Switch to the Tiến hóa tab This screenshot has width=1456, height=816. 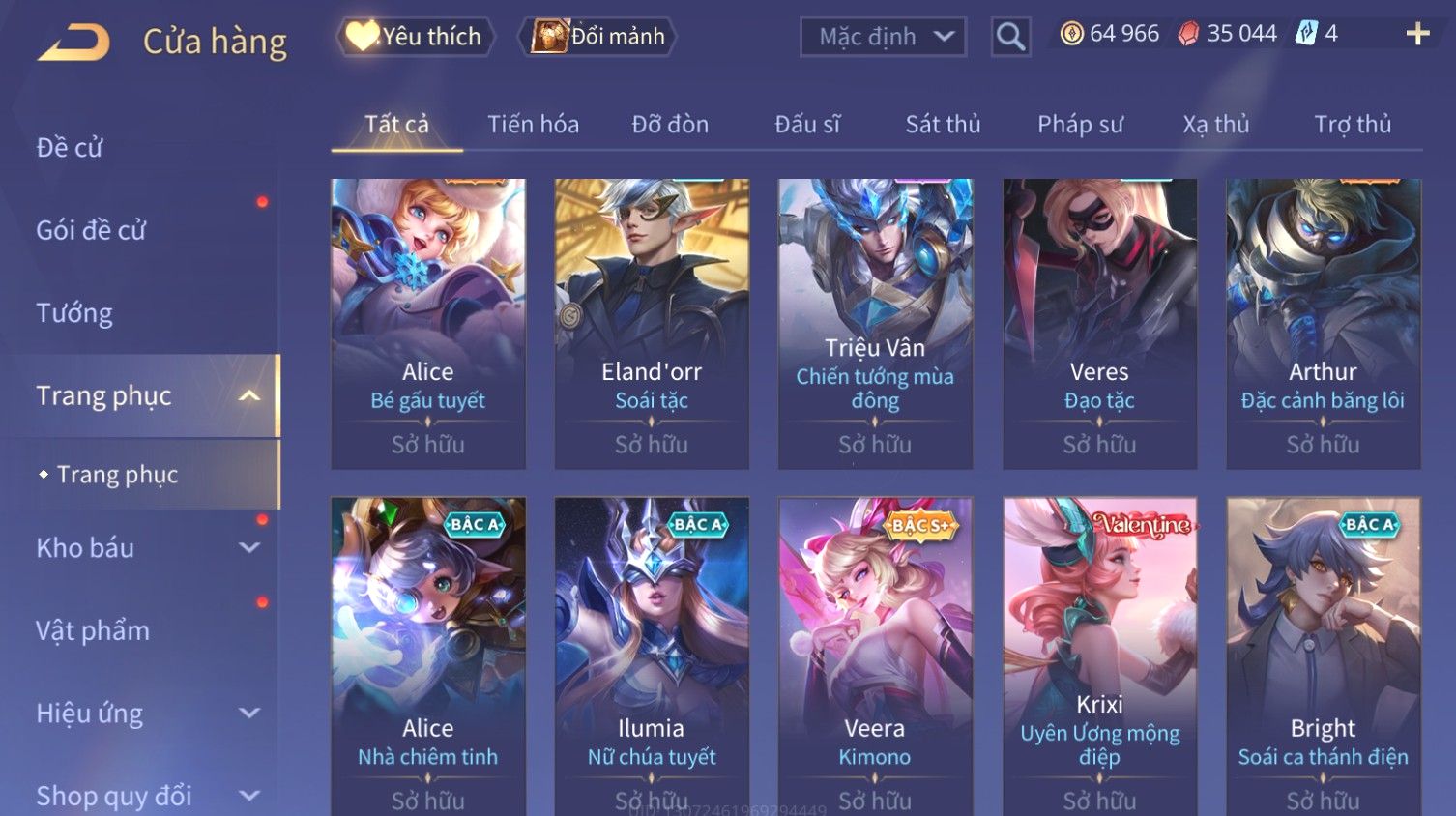point(533,125)
